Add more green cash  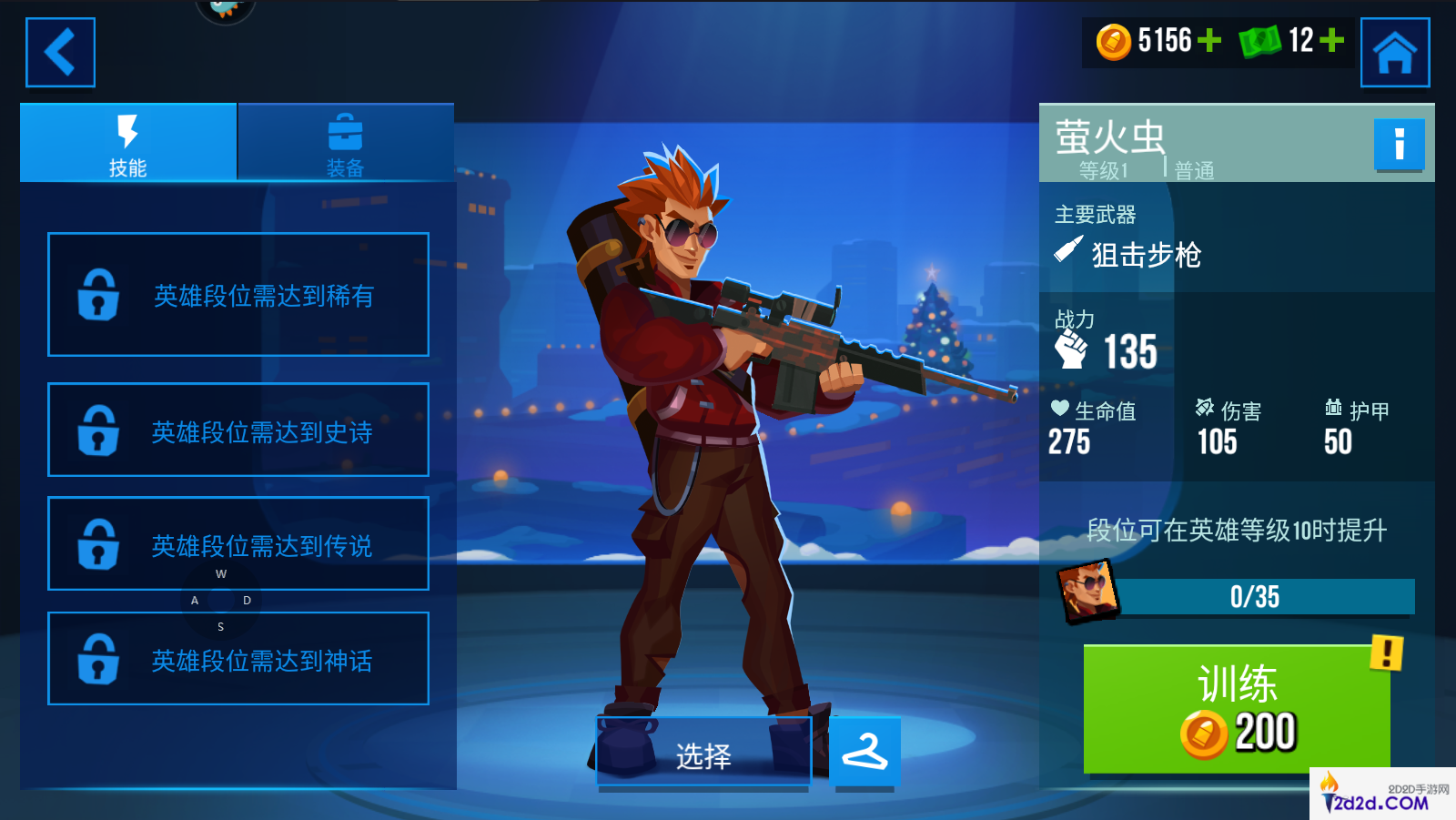click(x=1331, y=41)
